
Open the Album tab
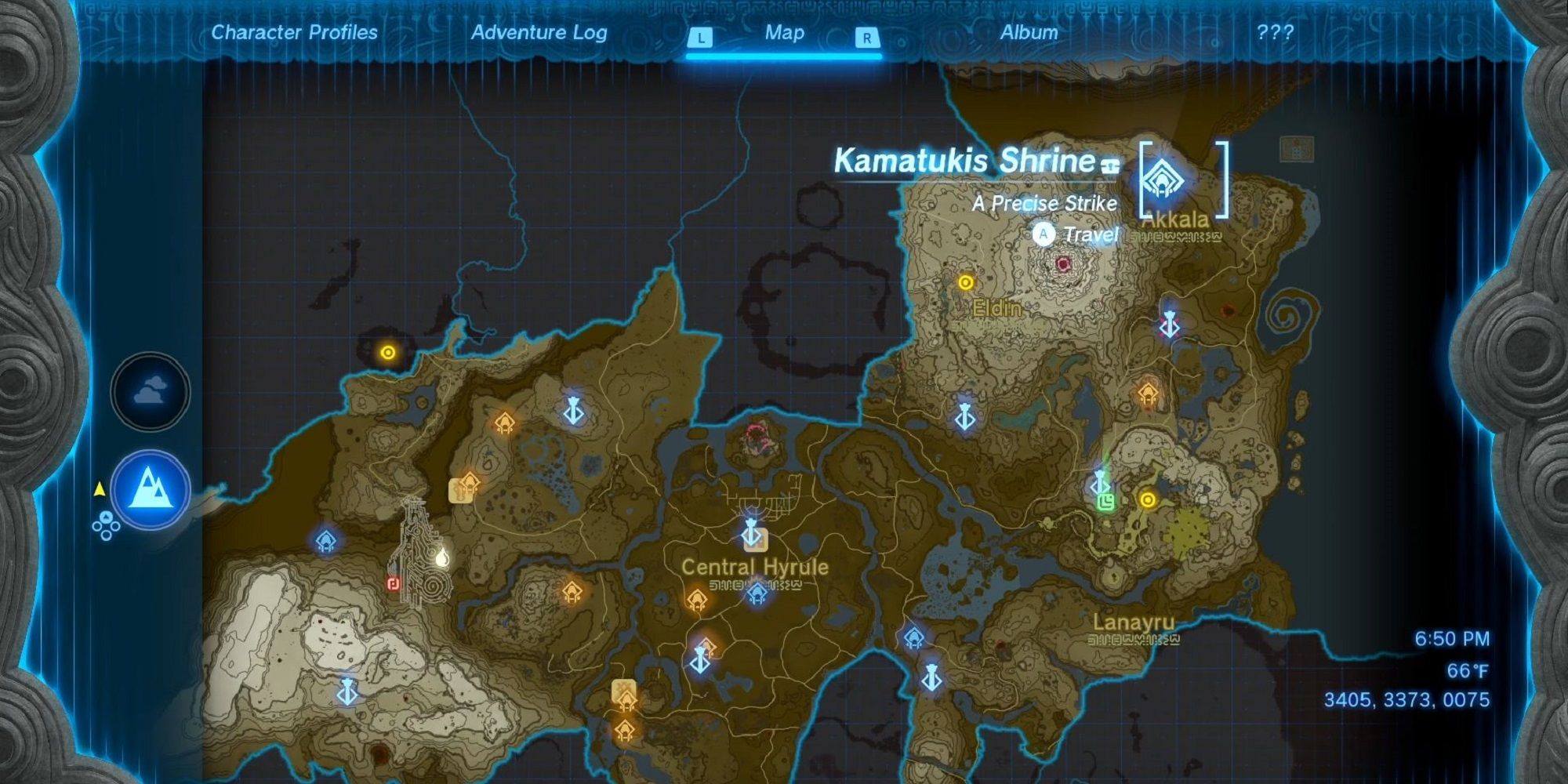pyautogui.click(x=1029, y=33)
